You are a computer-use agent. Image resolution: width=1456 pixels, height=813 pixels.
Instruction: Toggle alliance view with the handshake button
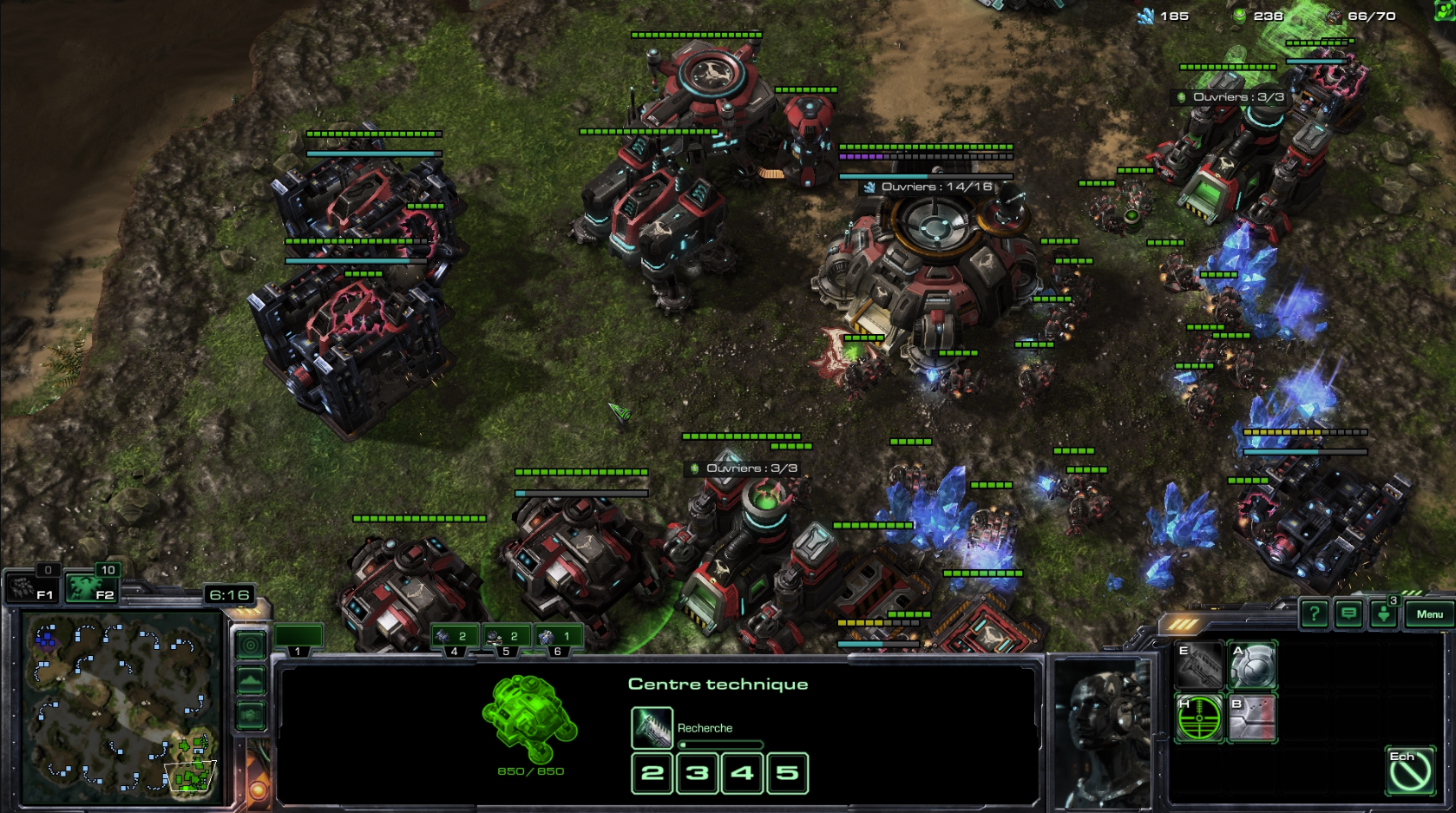pos(251,715)
